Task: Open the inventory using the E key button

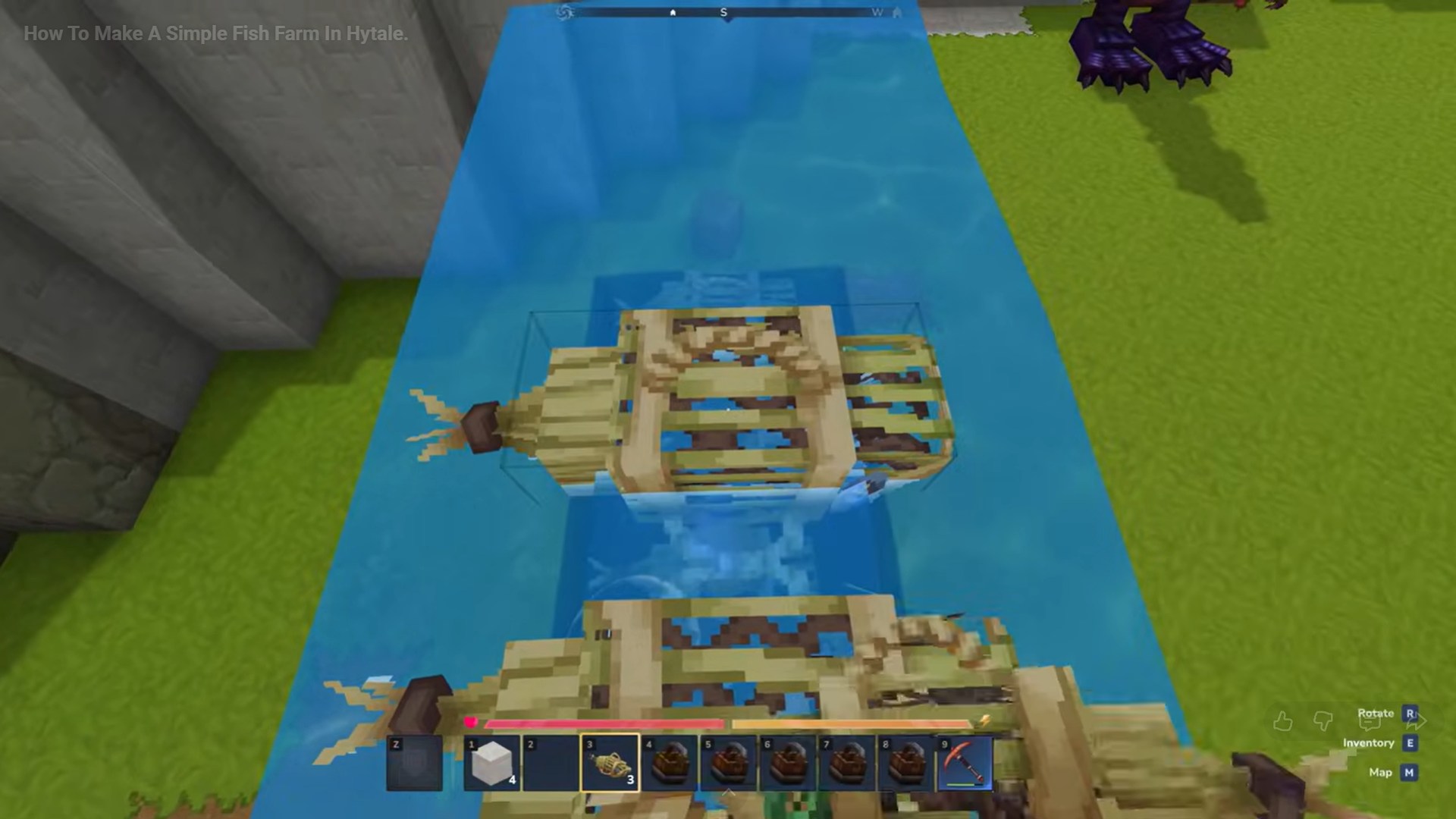Action: click(1409, 742)
